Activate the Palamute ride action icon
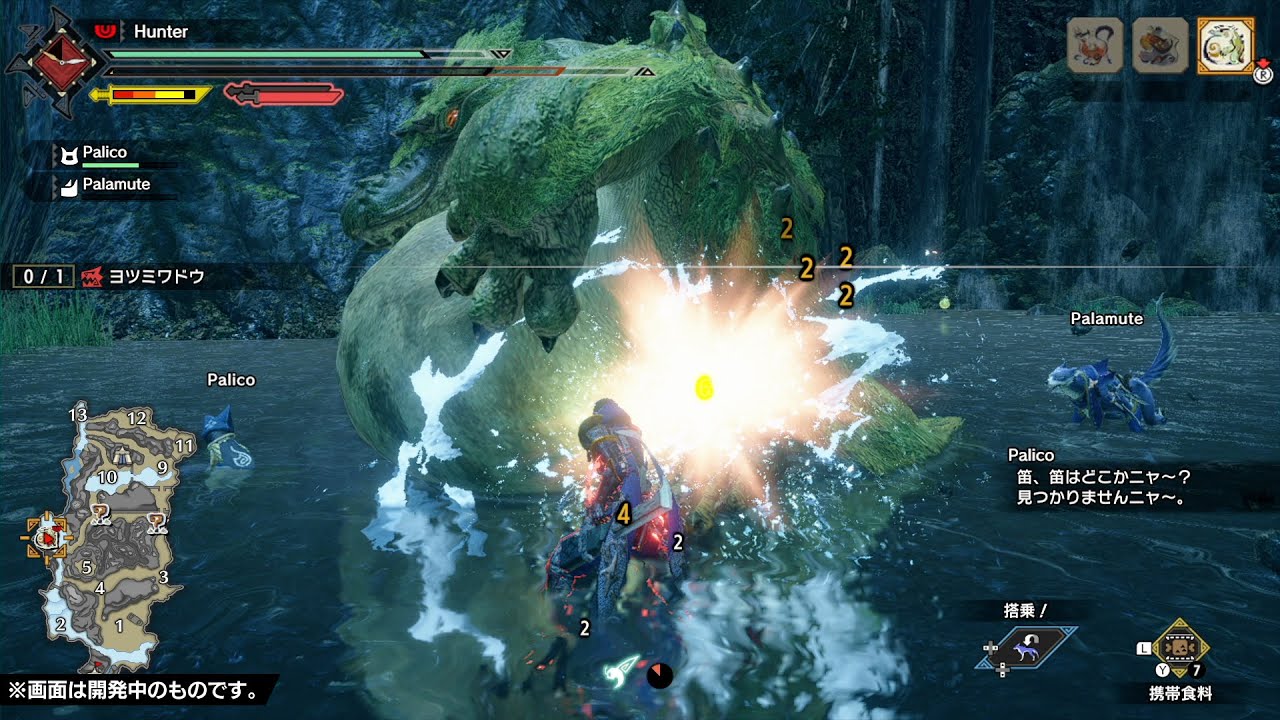The height and width of the screenshot is (720, 1280). coord(1027,648)
